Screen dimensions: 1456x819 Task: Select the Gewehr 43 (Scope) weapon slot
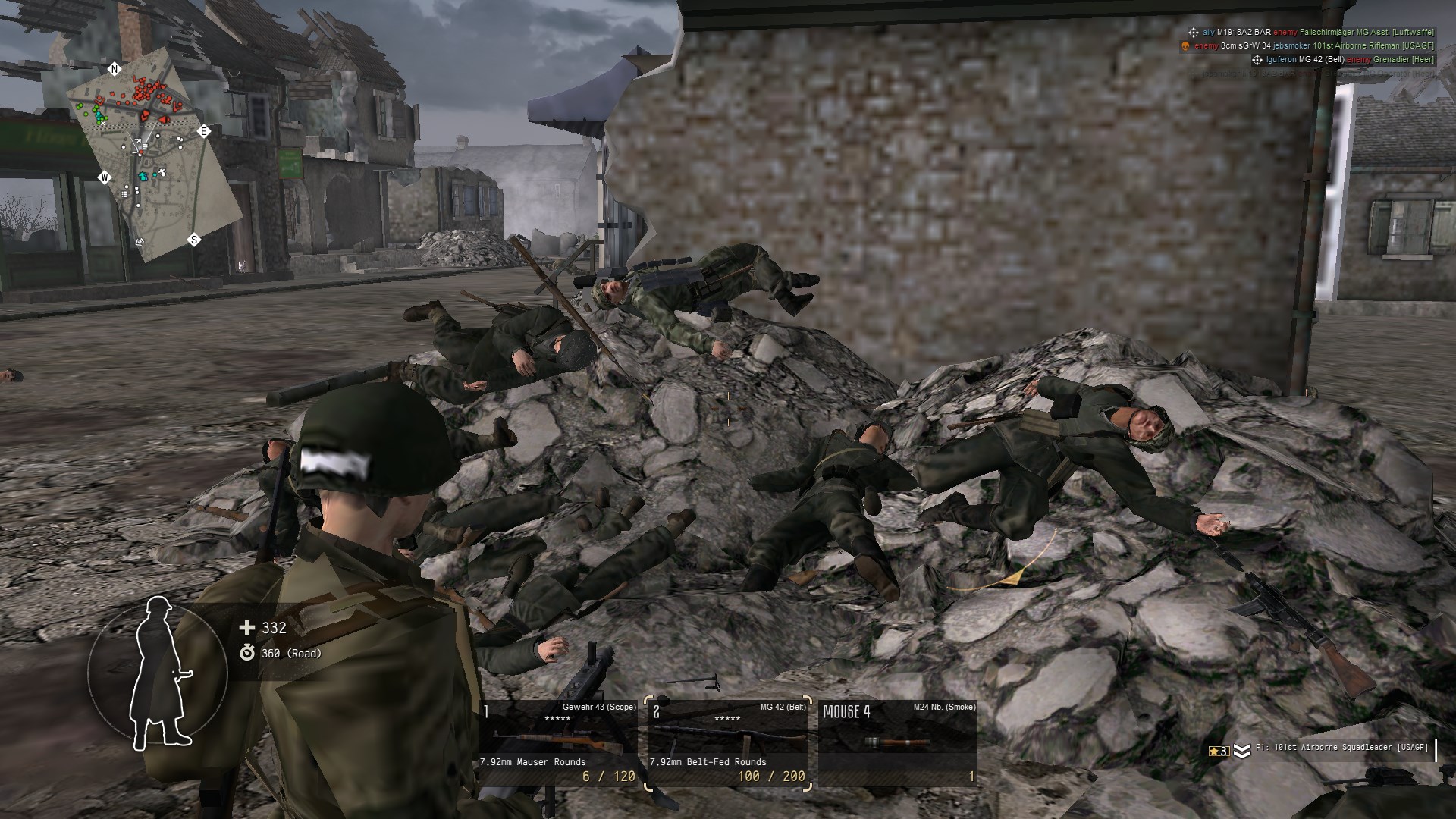(560, 743)
